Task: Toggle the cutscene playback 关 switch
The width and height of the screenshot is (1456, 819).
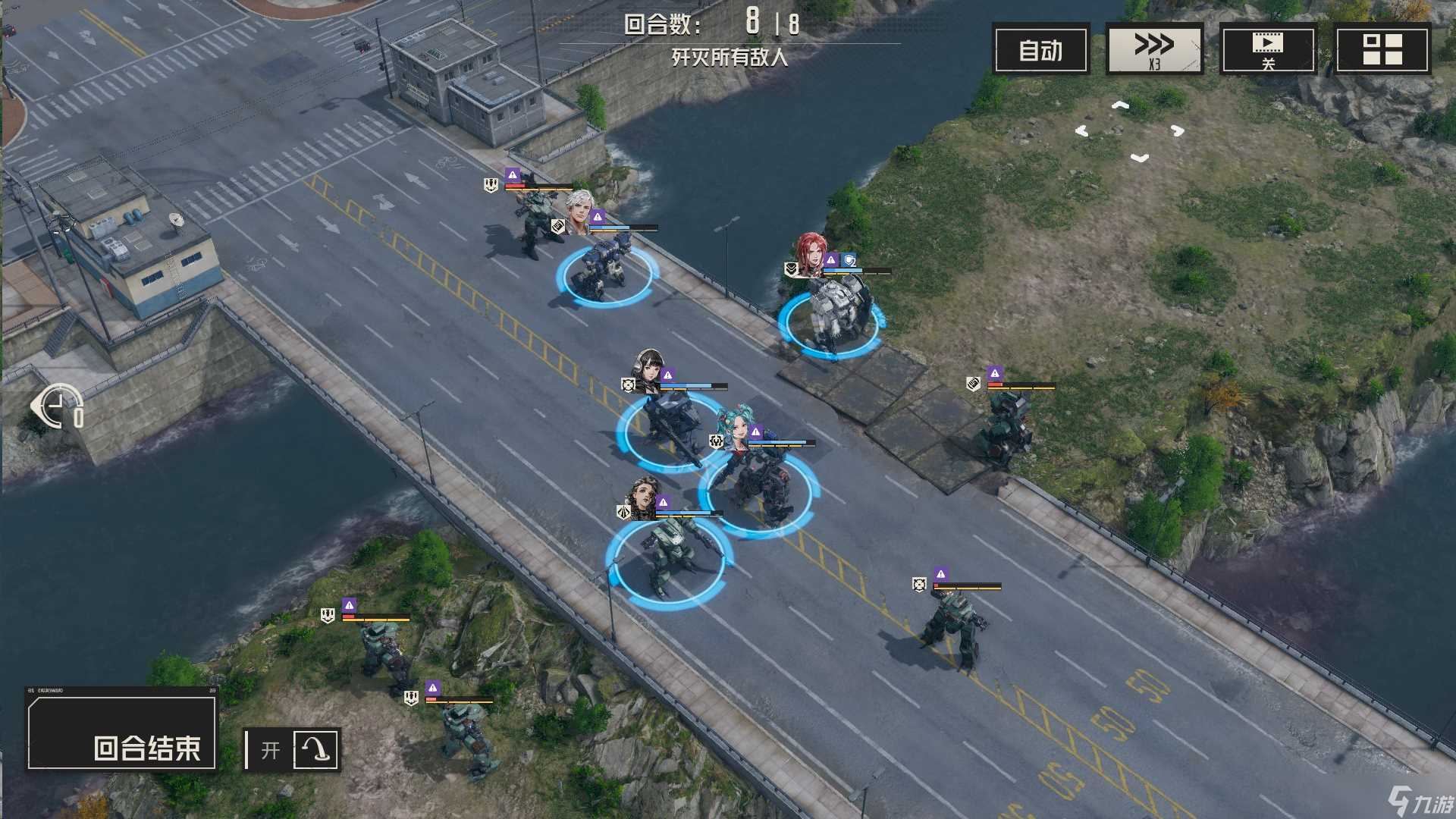Action: (1268, 49)
